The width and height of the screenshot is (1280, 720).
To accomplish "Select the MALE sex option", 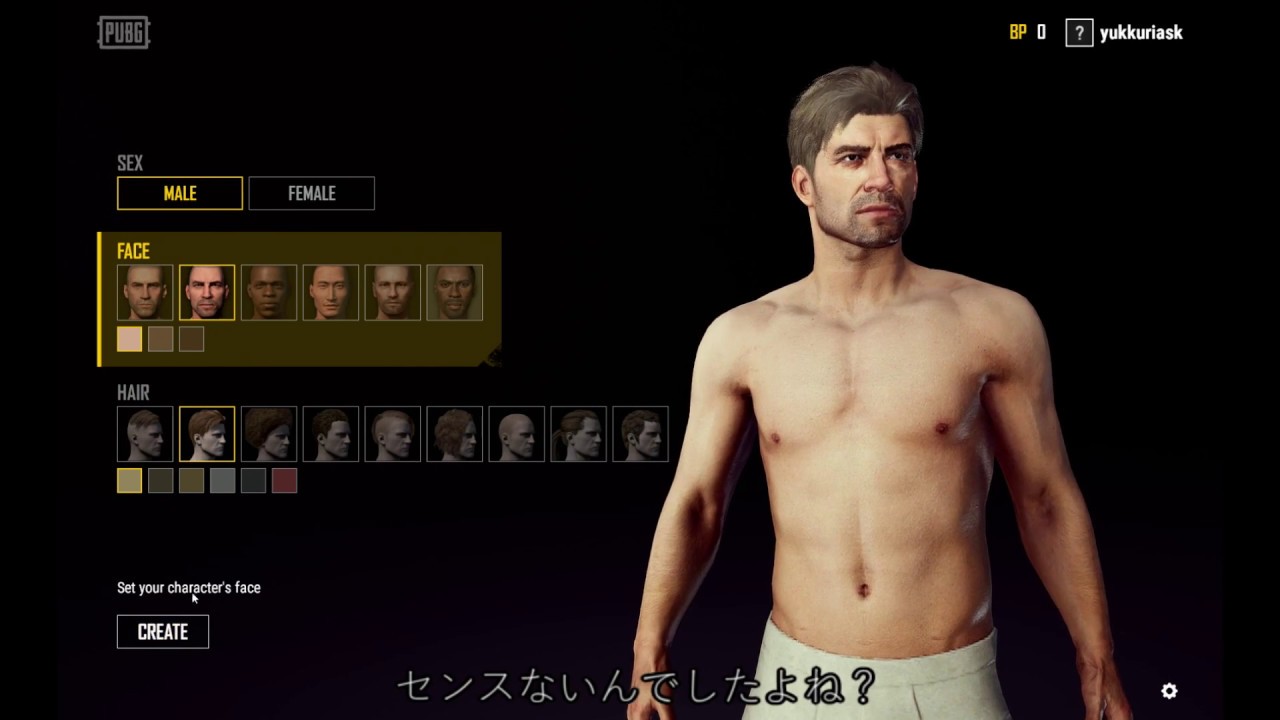I will [179, 193].
